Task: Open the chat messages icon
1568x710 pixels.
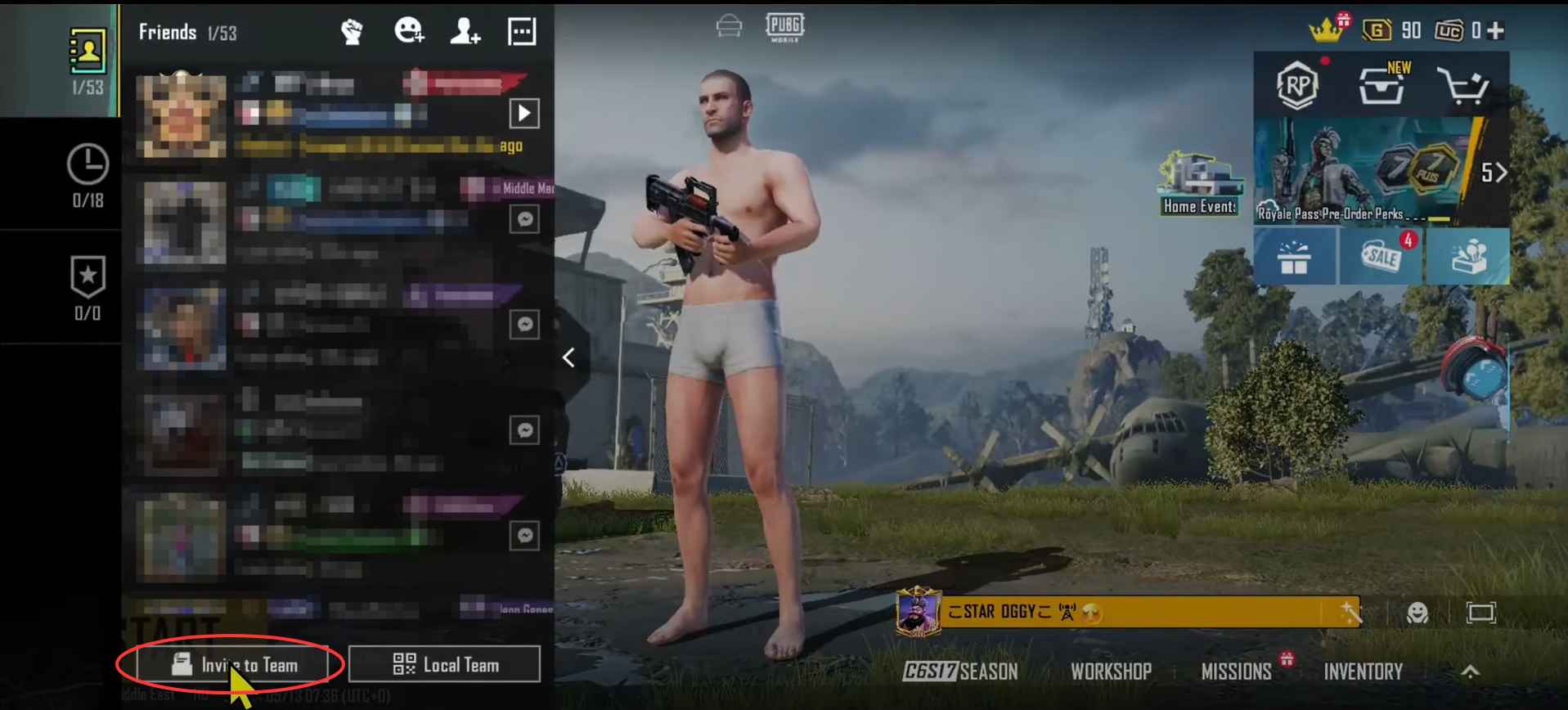Action: pos(521,31)
